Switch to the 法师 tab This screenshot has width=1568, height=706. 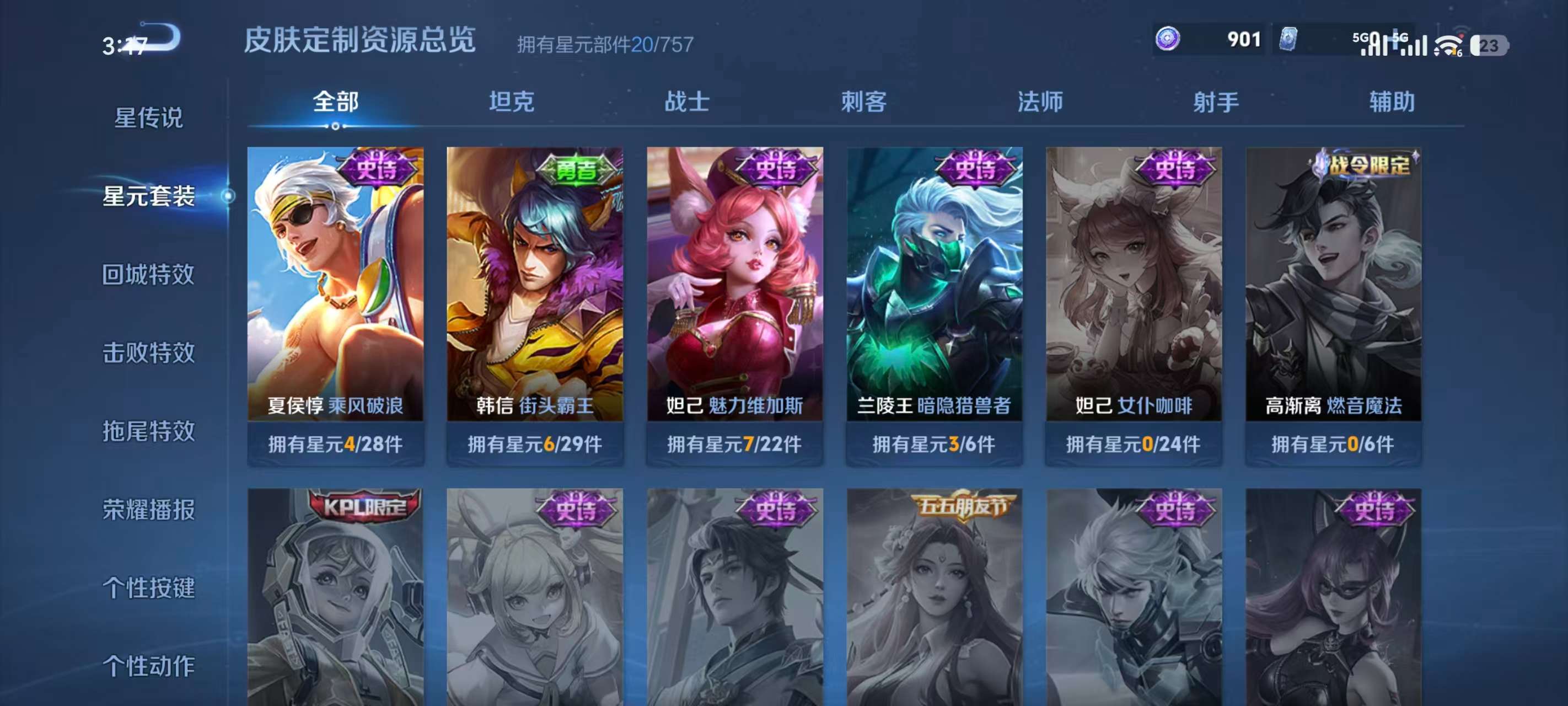pyautogui.click(x=1041, y=103)
